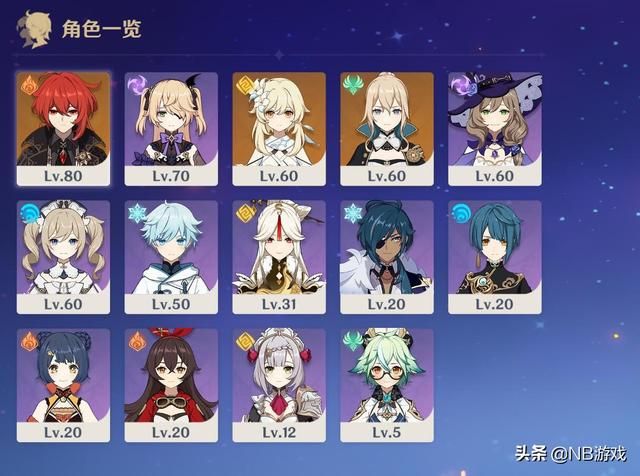
Task: Choose the dark-blue-haired Pyro chef girl card
Action: coord(63,385)
